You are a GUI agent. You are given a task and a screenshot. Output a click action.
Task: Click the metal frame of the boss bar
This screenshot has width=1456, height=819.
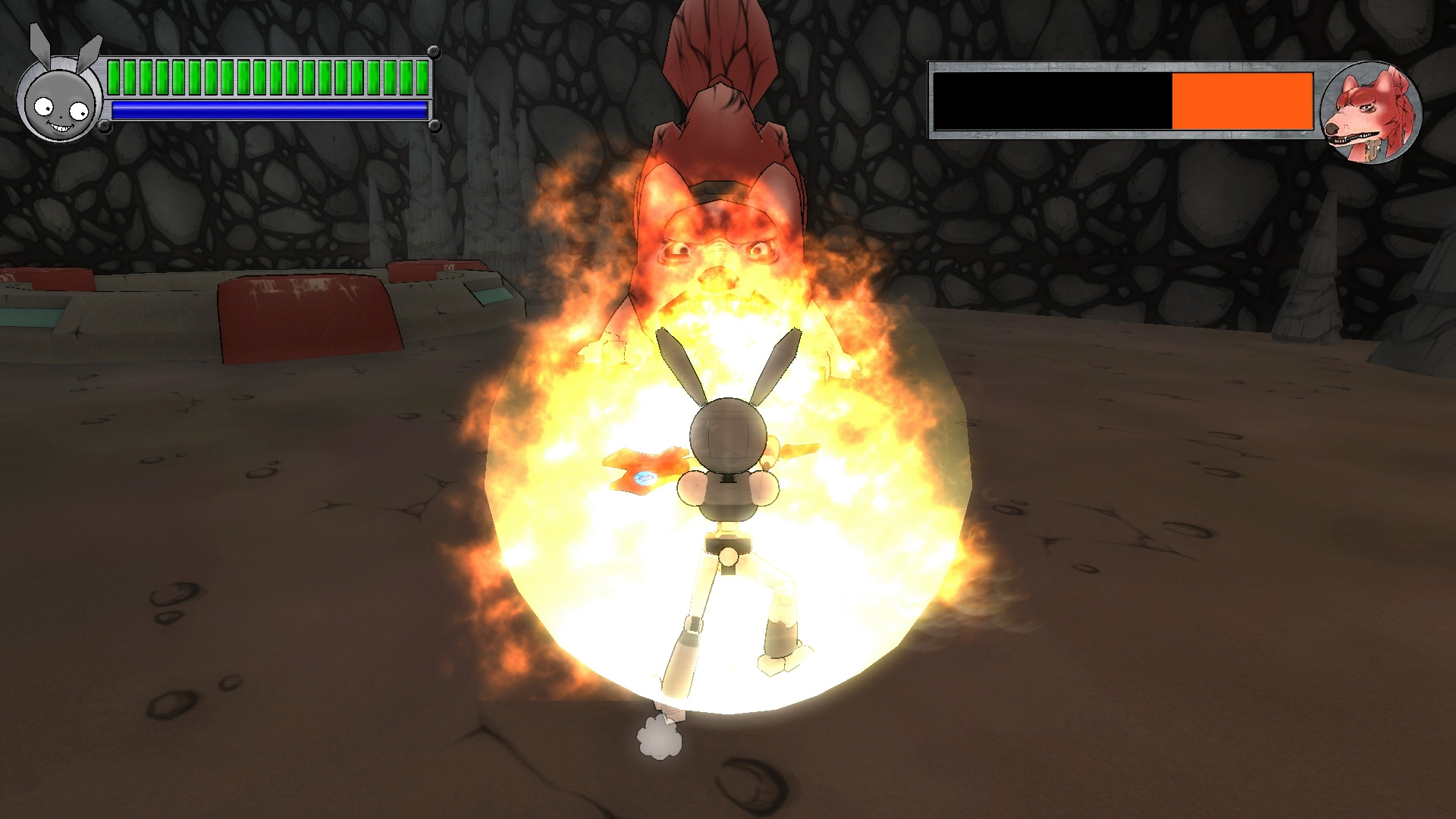(1062, 72)
